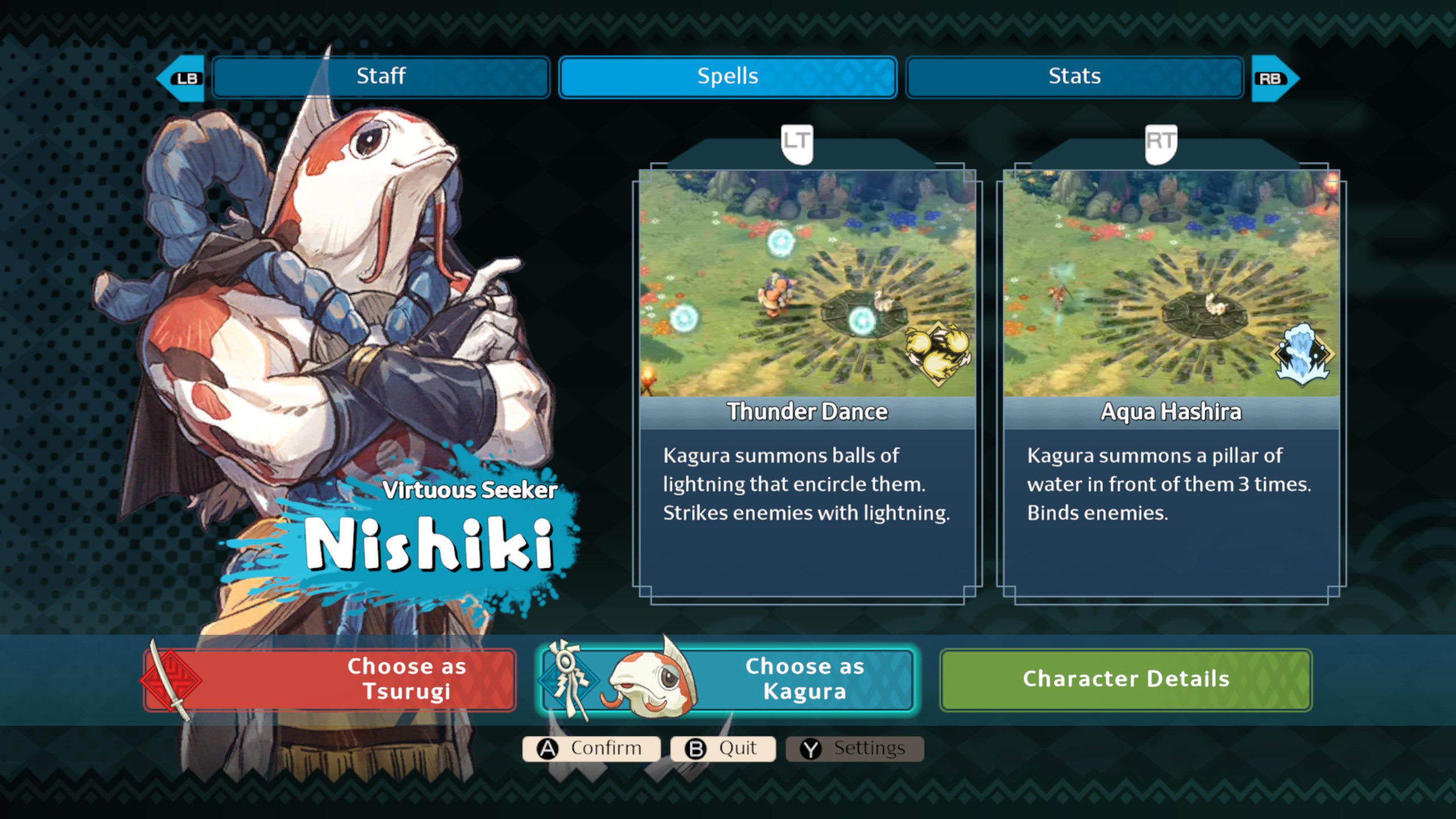Select the Thunder Dance spell card
The width and height of the screenshot is (1456, 819).
pos(807,381)
